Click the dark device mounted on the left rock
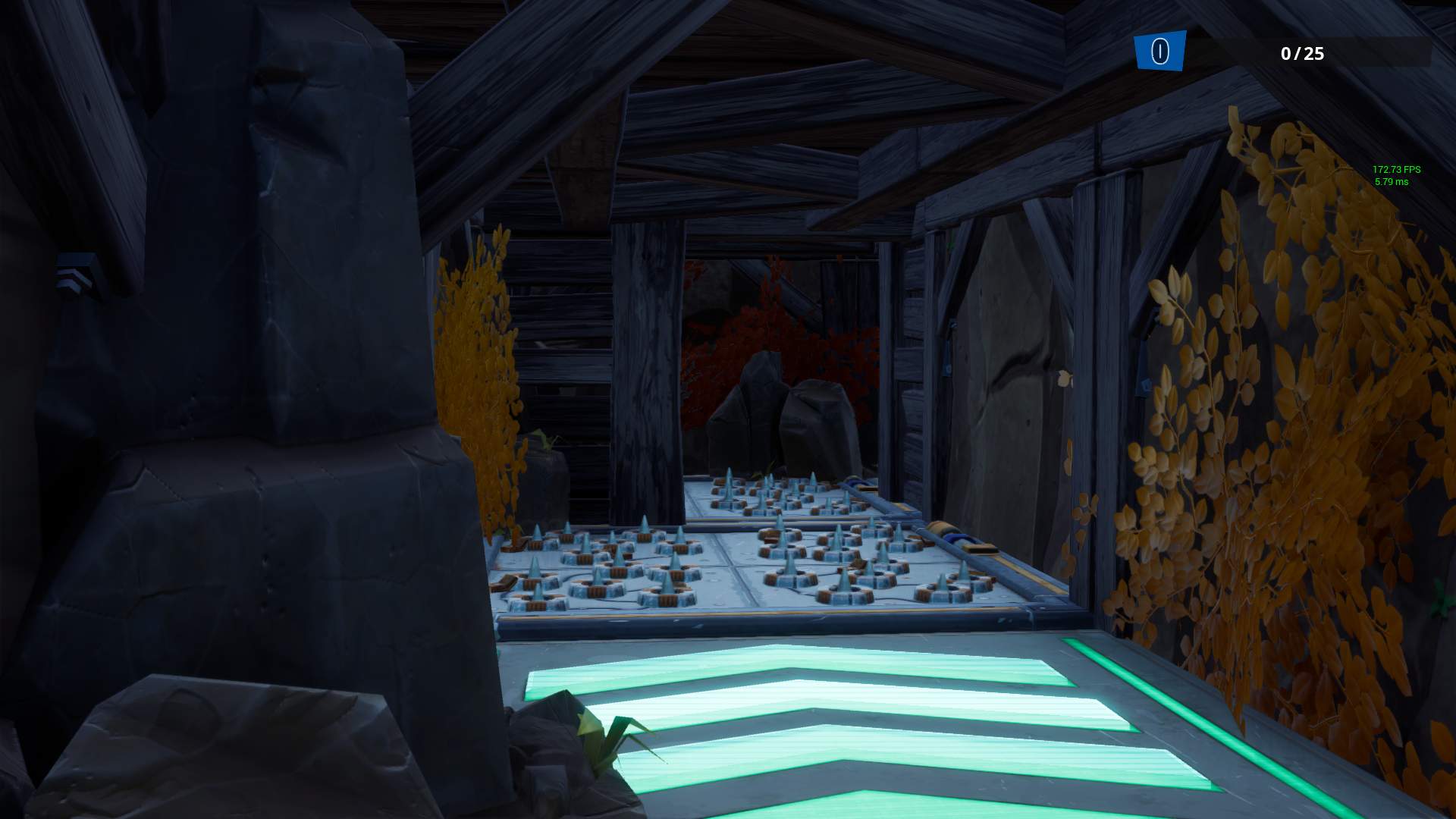Image resolution: width=1456 pixels, height=819 pixels. point(73,267)
